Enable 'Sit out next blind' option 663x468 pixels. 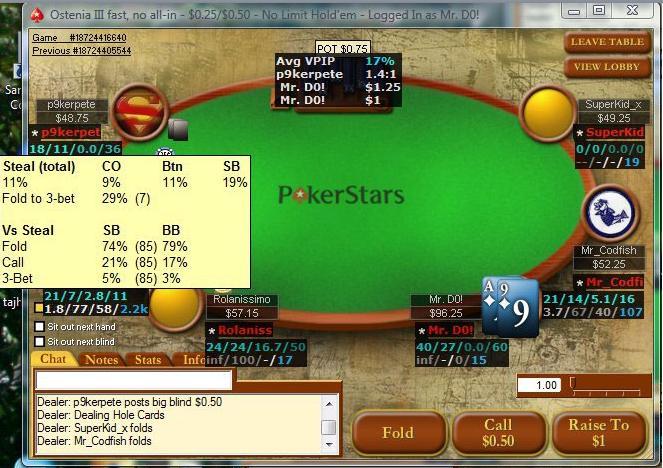pos(40,340)
